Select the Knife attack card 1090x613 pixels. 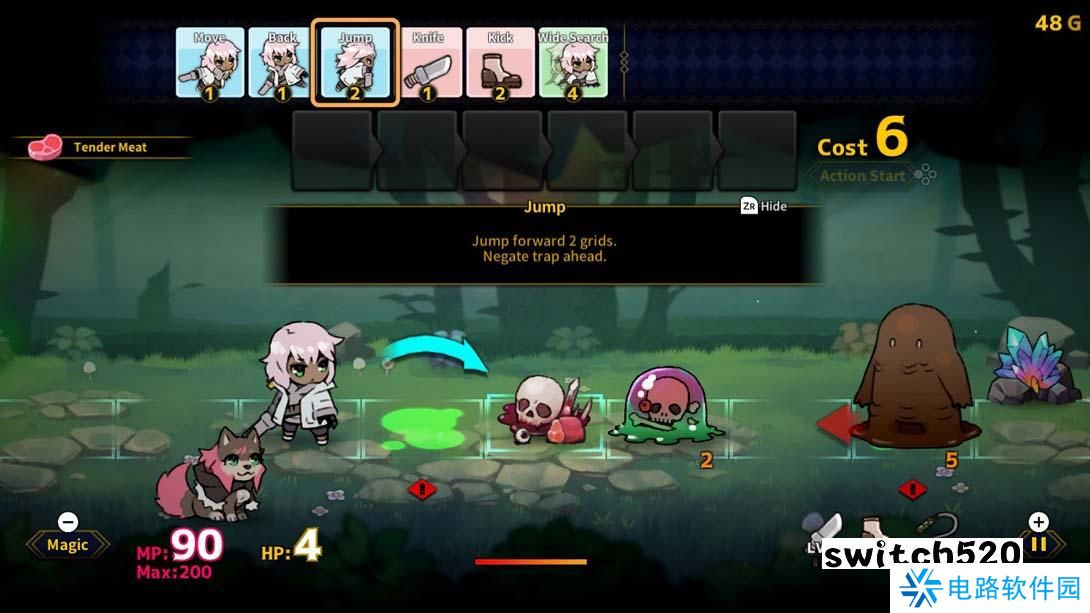pos(428,63)
